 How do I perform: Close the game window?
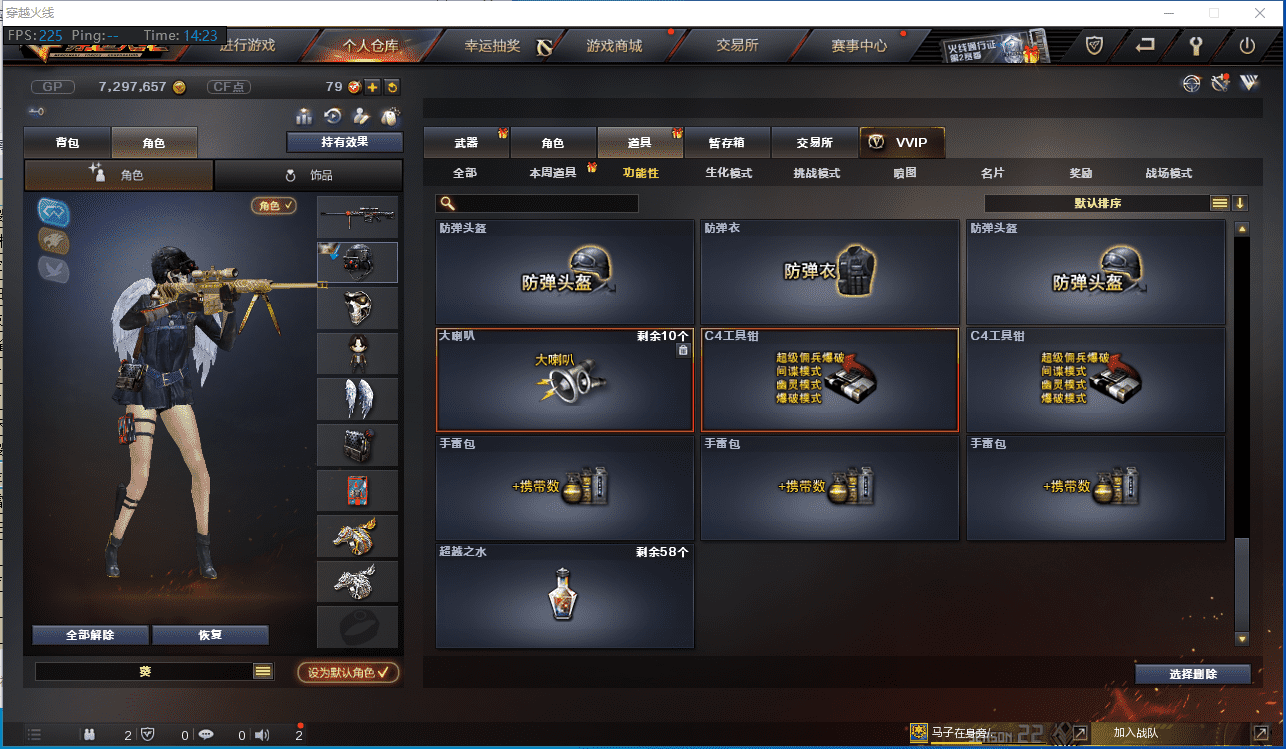click(1258, 13)
